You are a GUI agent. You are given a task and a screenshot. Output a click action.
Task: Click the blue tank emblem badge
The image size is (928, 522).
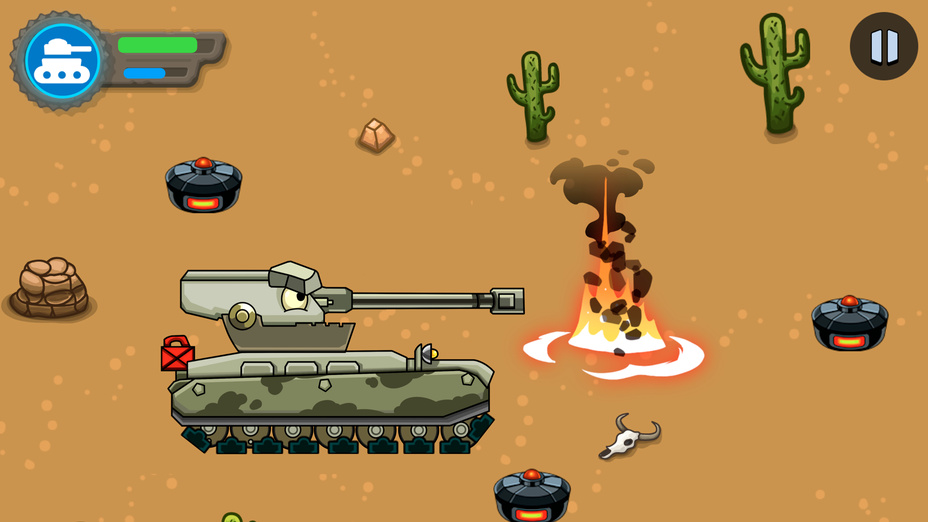click(x=62, y=60)
